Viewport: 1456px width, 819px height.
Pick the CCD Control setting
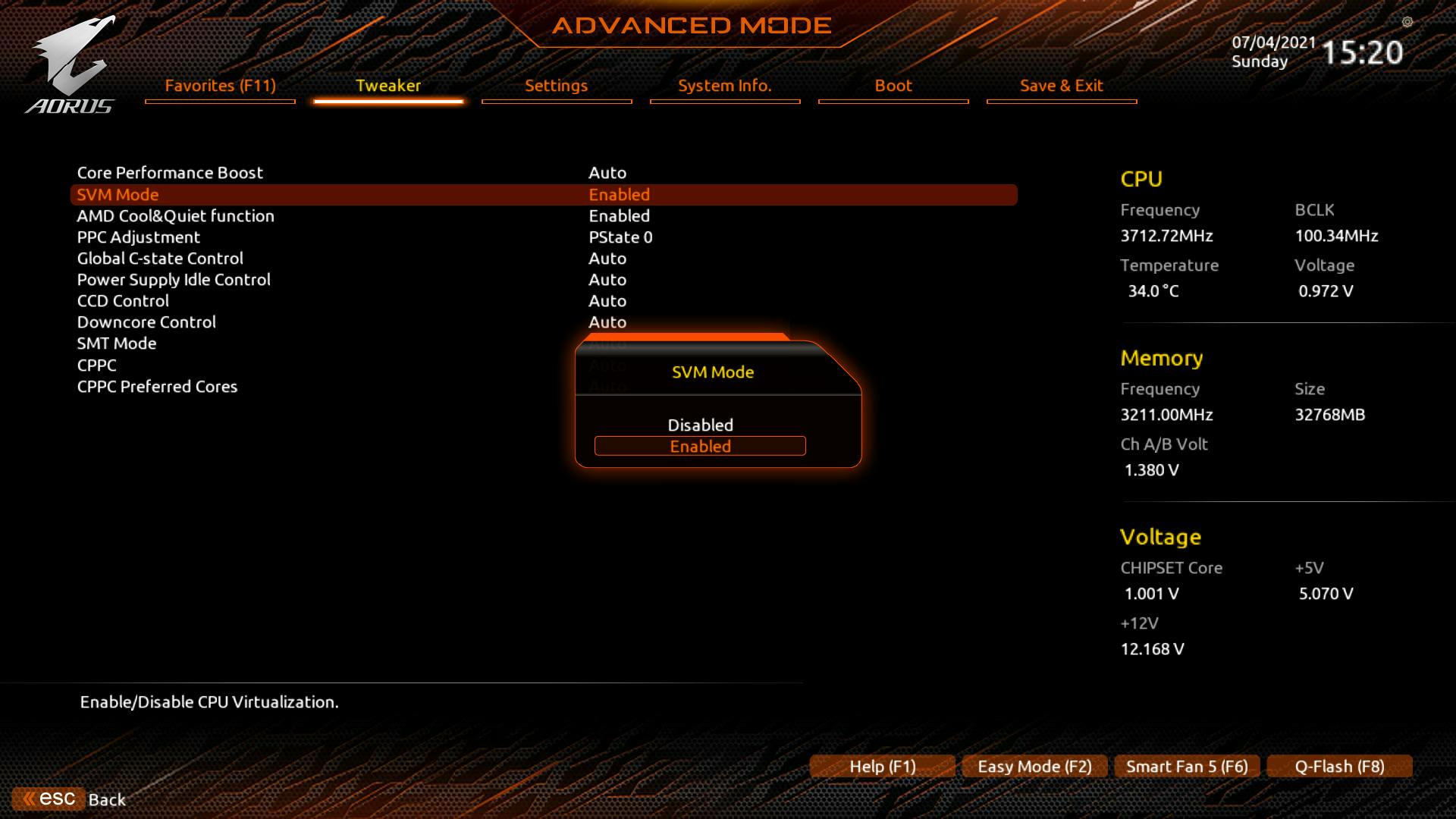pos(123,301)
